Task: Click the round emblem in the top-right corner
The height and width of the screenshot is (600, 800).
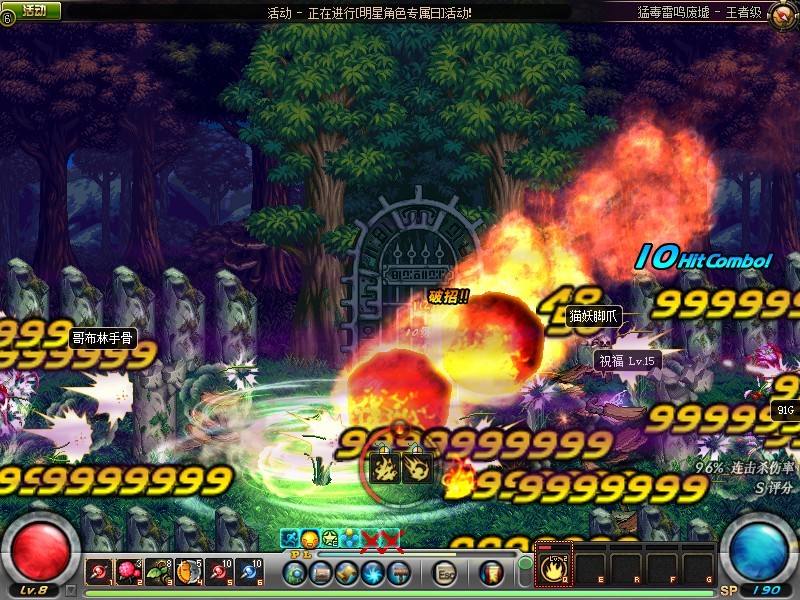Action: coord(783,13)
